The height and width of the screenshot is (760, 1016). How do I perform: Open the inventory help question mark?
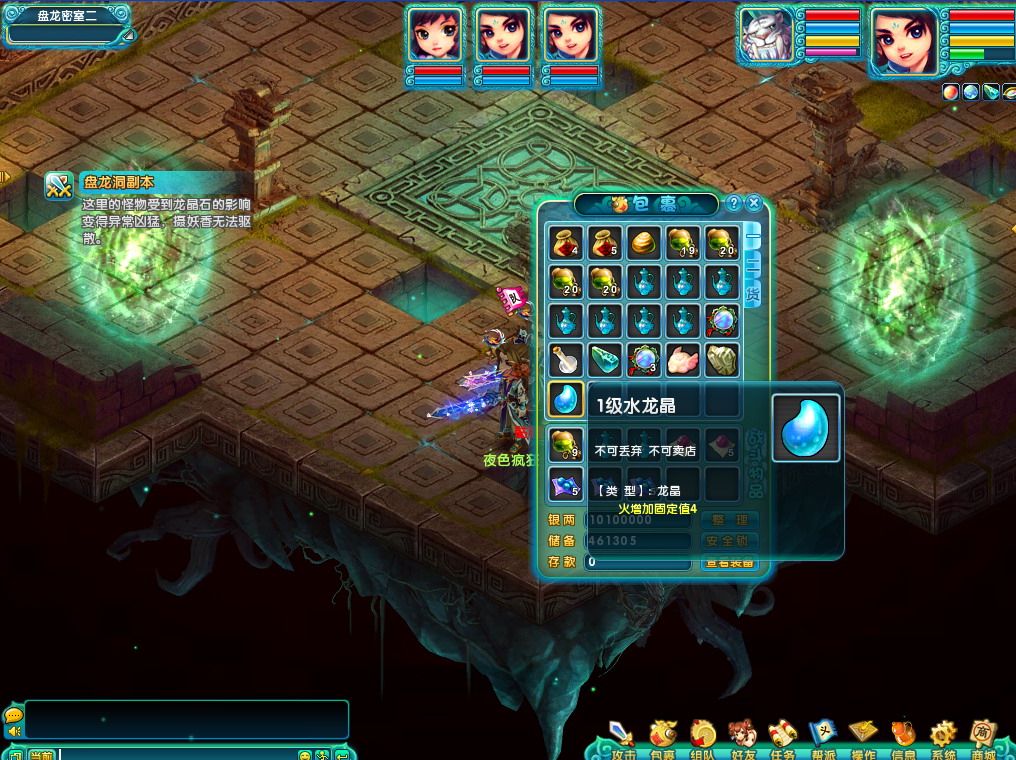point(733,203)
